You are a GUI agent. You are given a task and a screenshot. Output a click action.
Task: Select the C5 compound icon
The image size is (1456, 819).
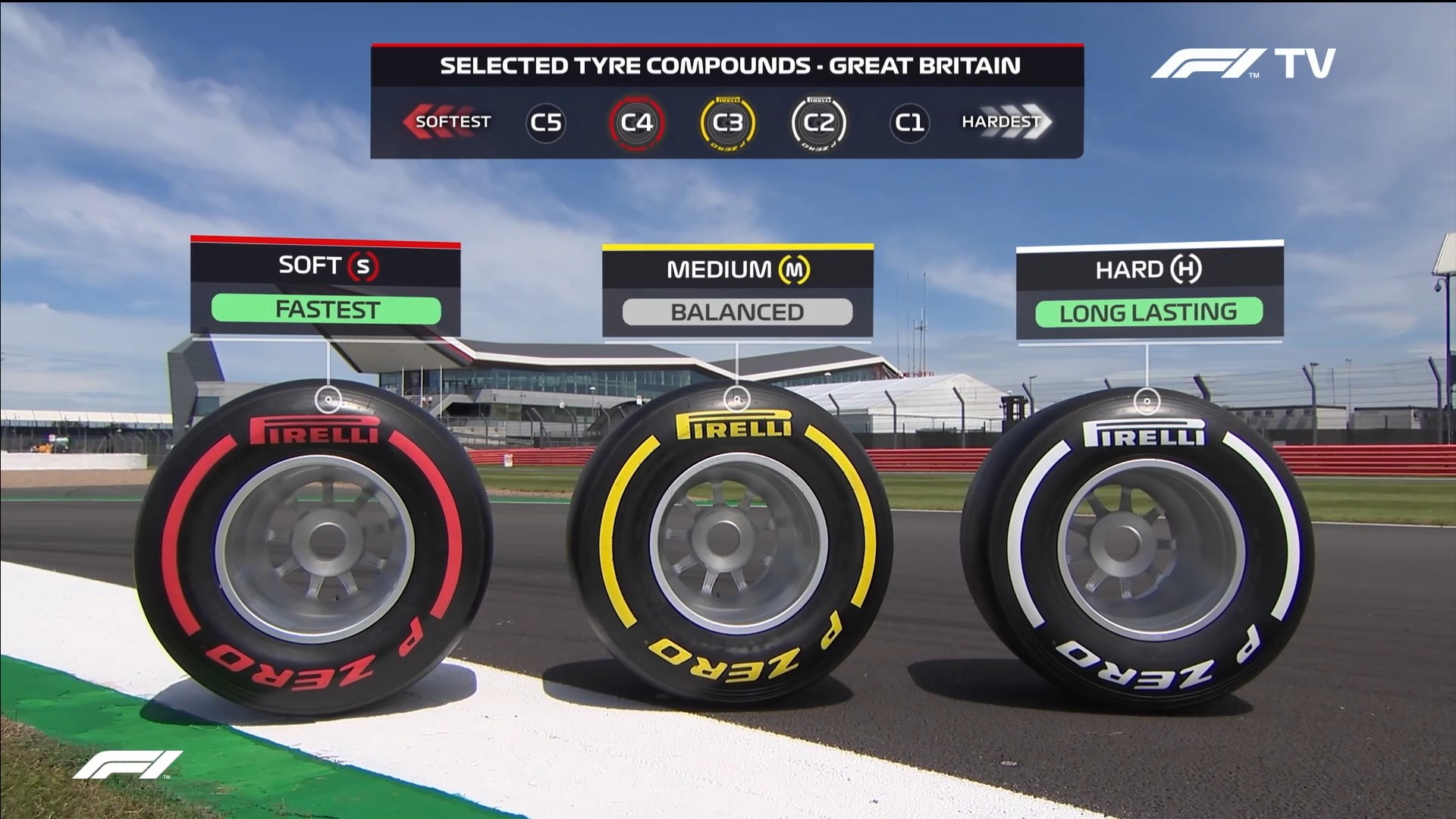pos(546,122)
